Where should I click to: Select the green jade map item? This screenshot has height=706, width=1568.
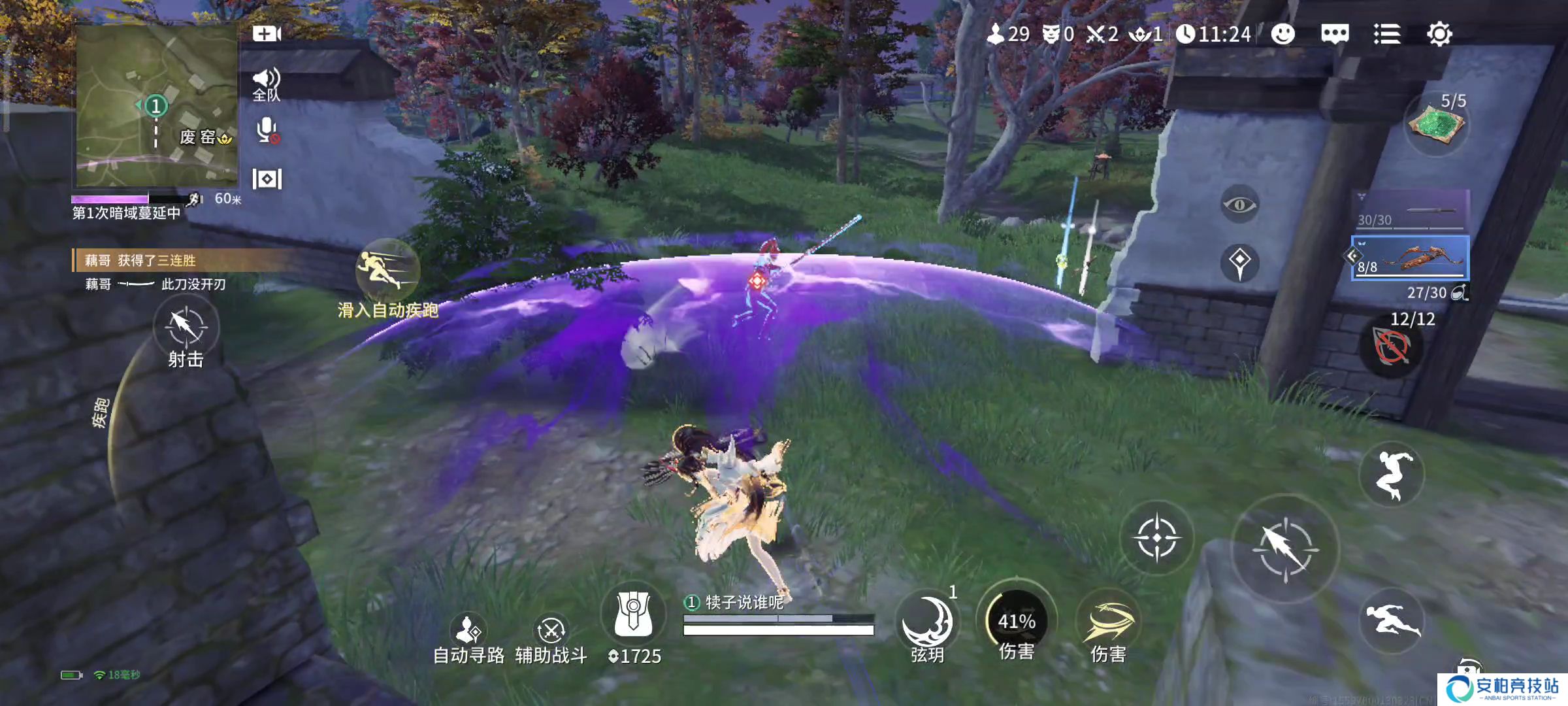click(1435, 126)
